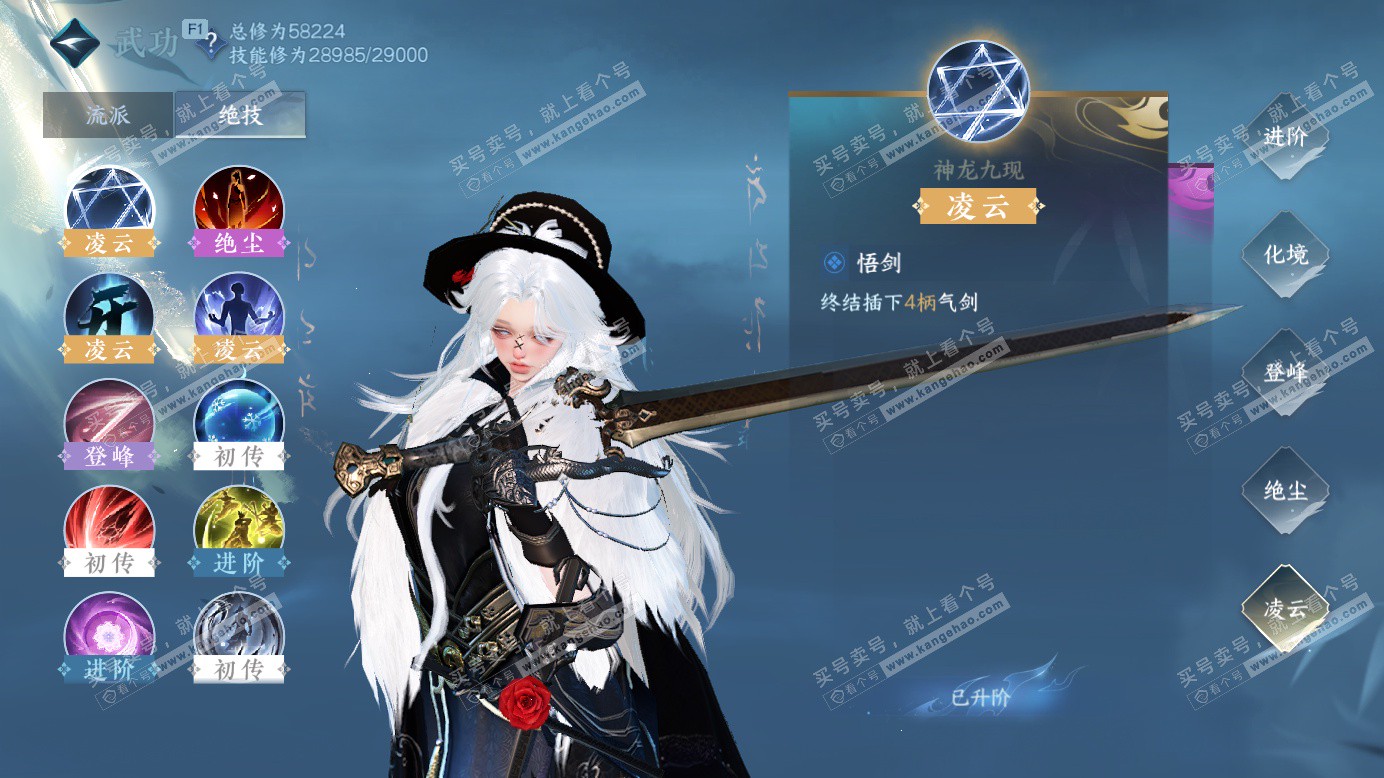The image size is (1384, 778).
Task: Select the dark silhouette 凌云 skill icon
Action: 110,312
